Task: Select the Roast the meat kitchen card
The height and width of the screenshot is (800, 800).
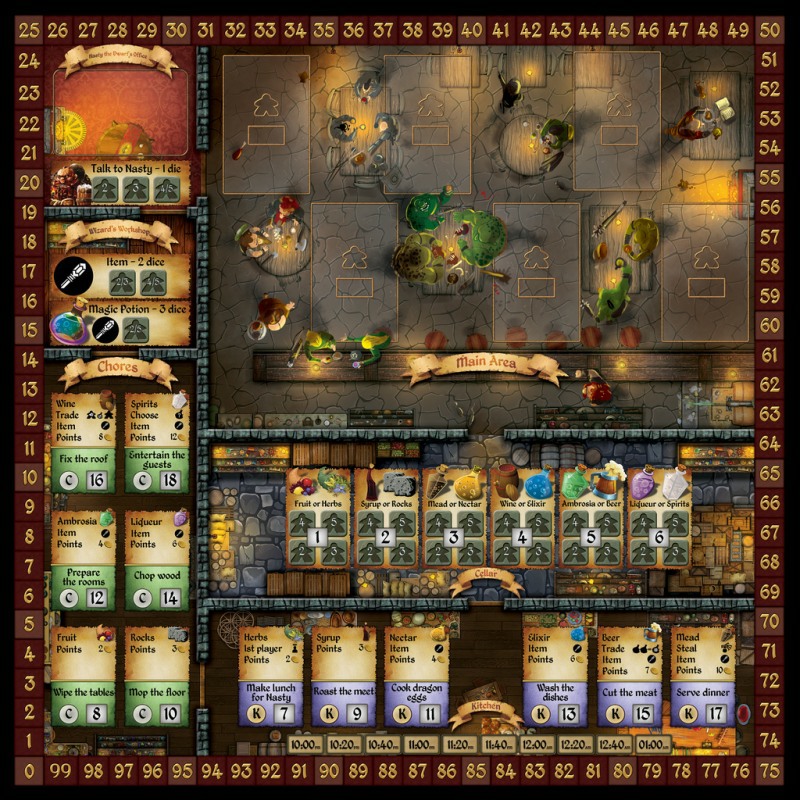Action: [x=342, y=676]
